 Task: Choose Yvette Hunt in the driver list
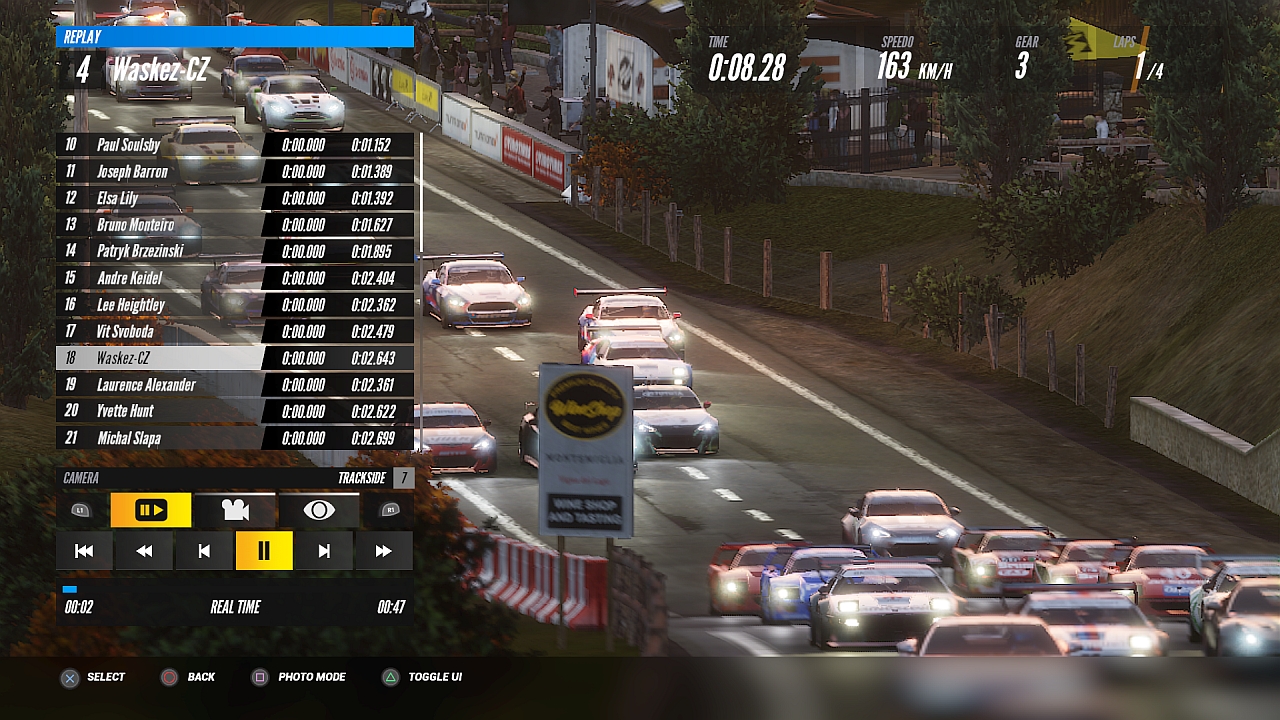pyautogui.click(x=160, y=411)
